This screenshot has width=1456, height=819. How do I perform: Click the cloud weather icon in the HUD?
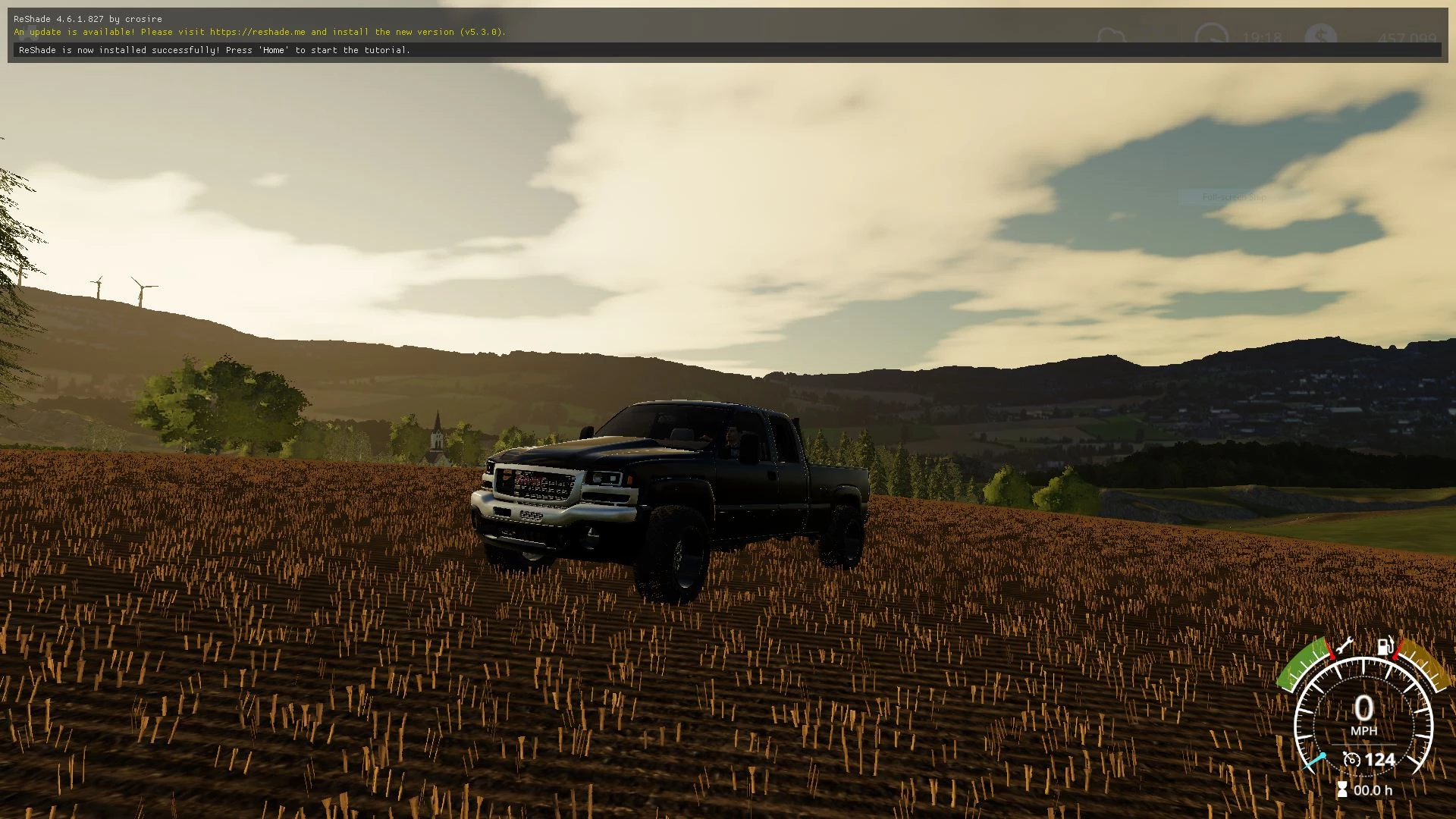click(1111, 36)
